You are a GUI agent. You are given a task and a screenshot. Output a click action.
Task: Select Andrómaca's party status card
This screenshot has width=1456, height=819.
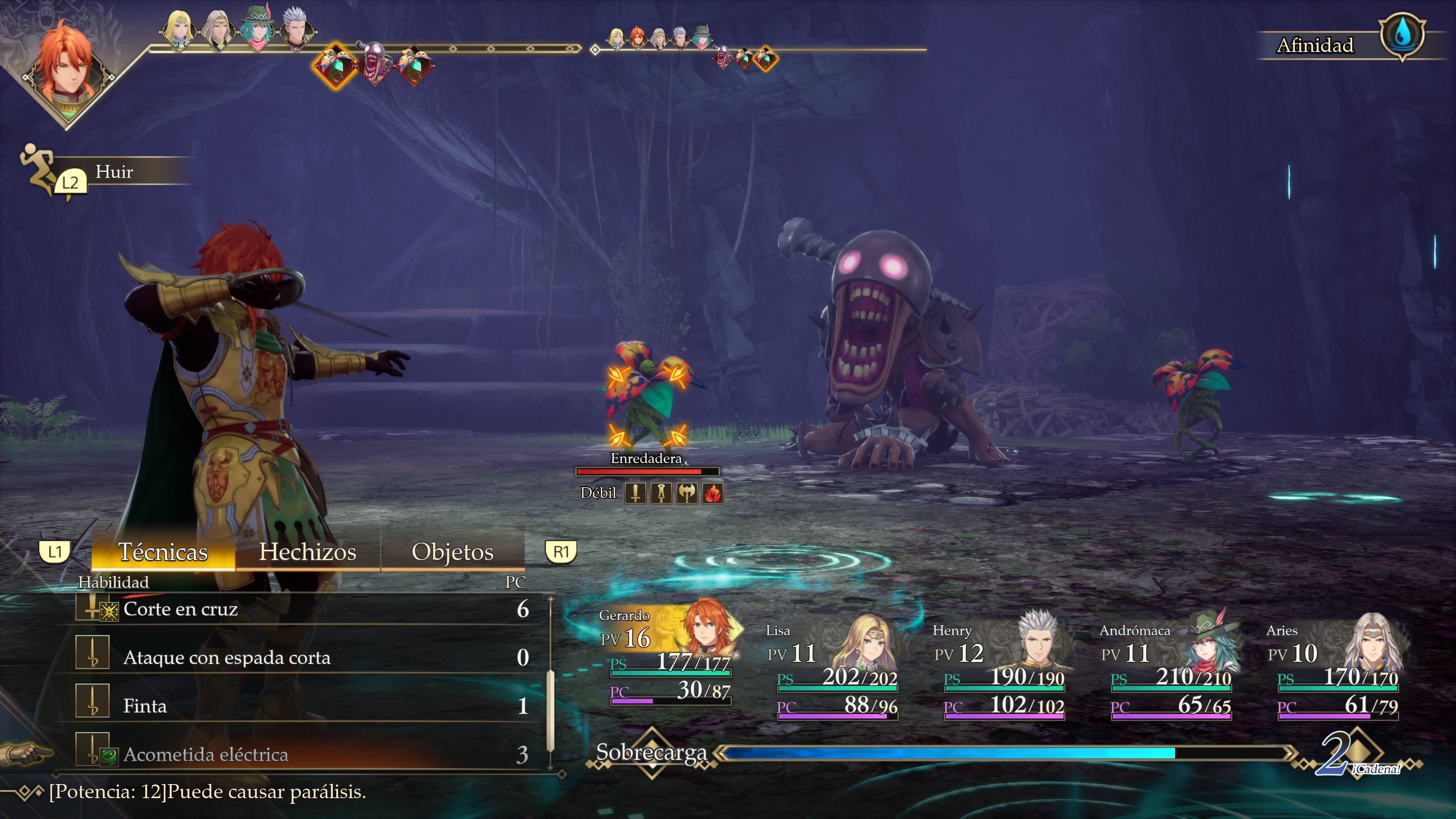[x=1170, y=670]
